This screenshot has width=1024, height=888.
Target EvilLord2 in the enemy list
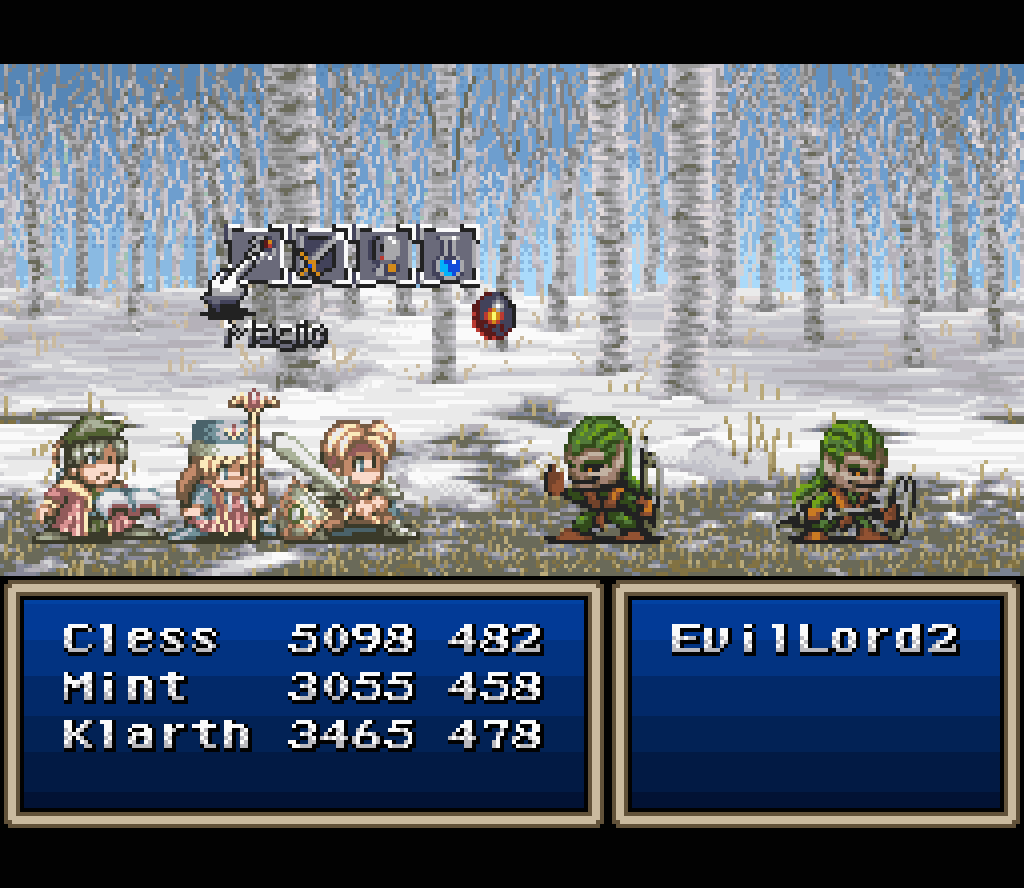tap(814, 638)
